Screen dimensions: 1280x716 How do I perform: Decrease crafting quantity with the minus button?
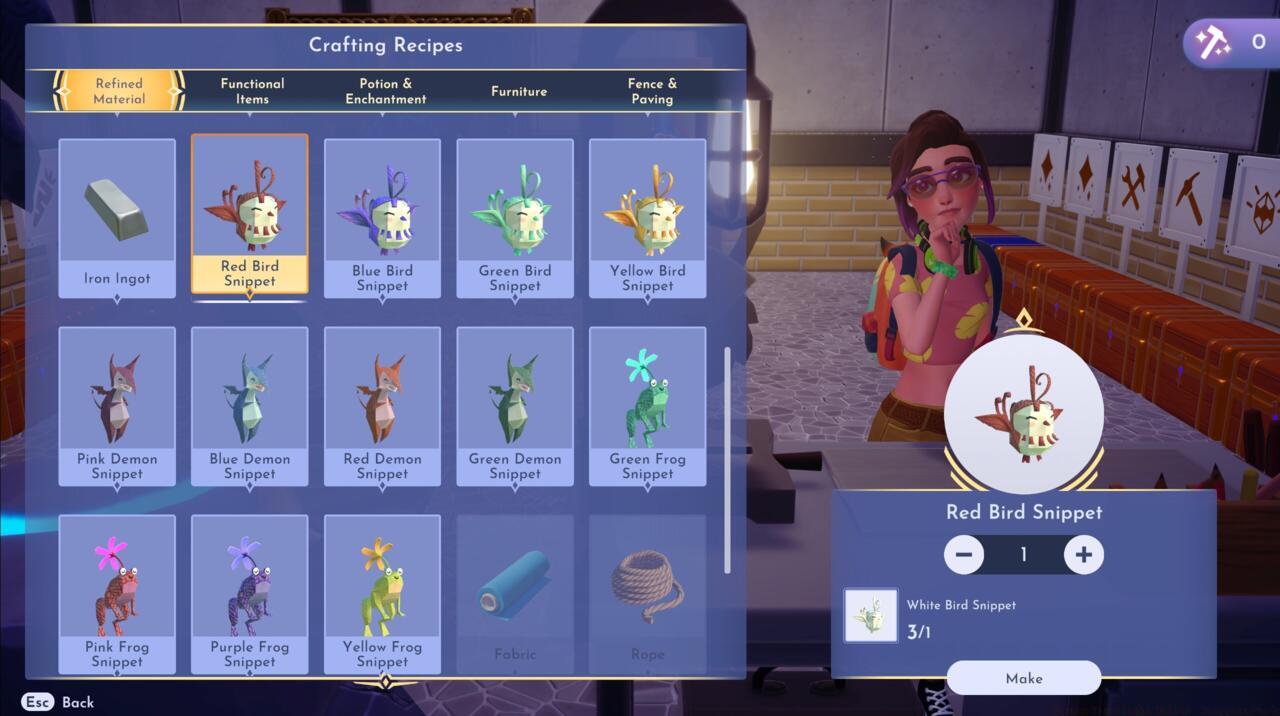[x=964, y=554]
